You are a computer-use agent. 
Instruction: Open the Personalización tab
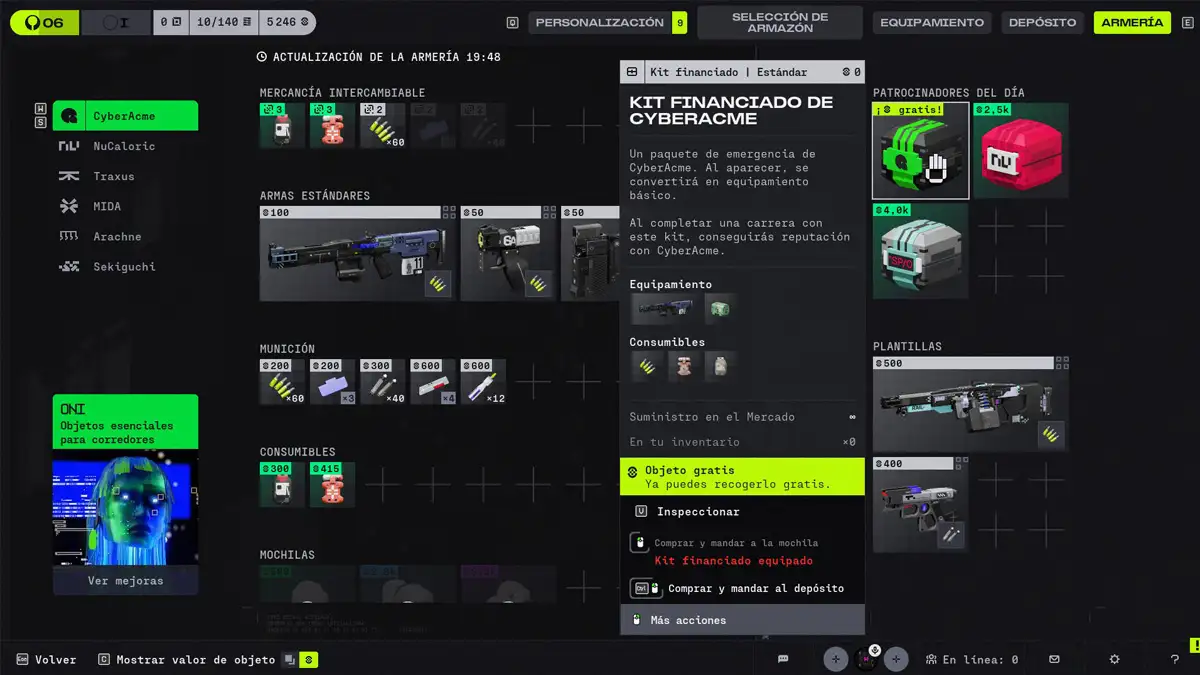pos(599,22)
